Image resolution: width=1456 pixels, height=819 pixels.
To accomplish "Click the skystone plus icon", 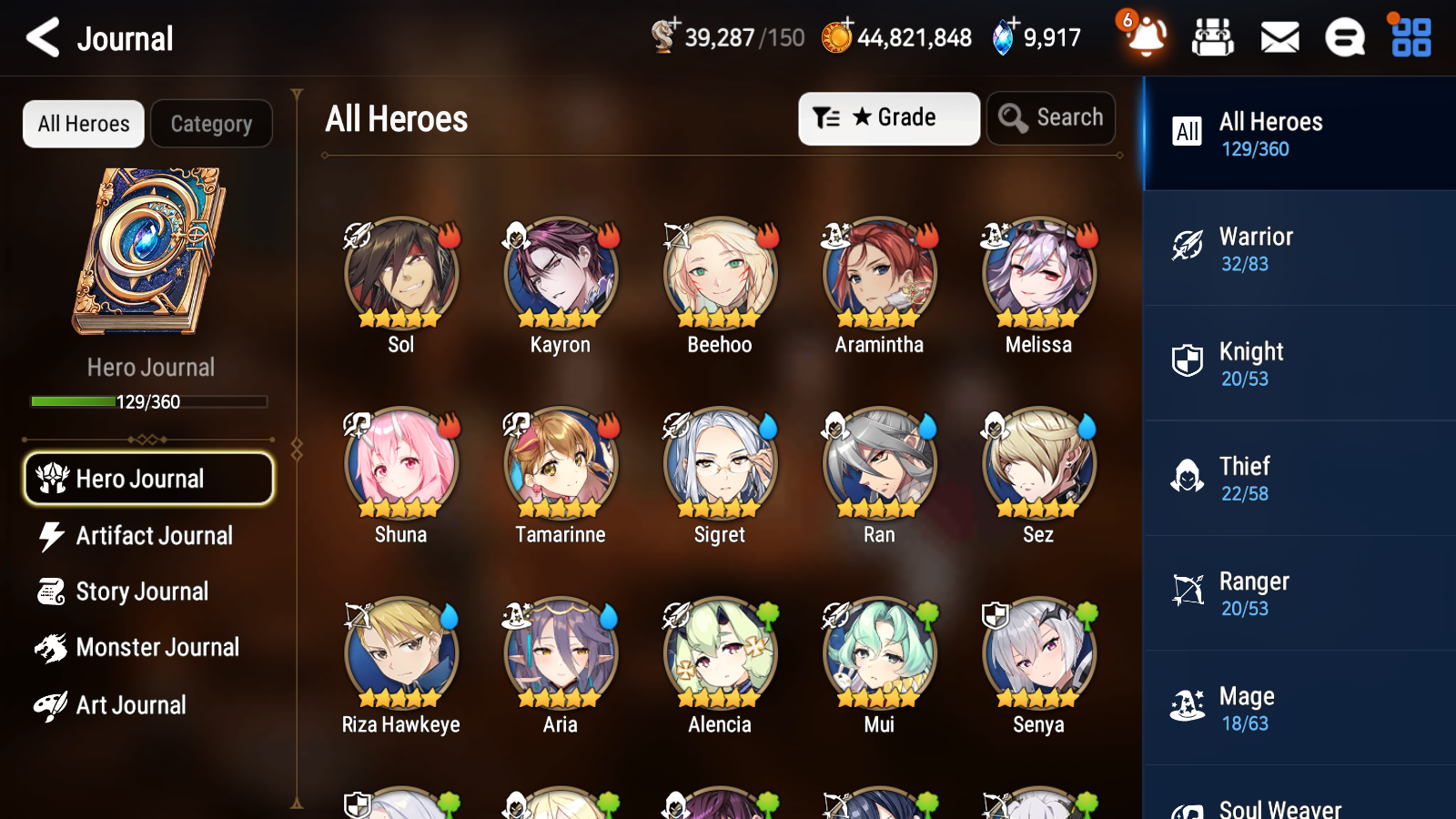I will (x=1011, y=25).
